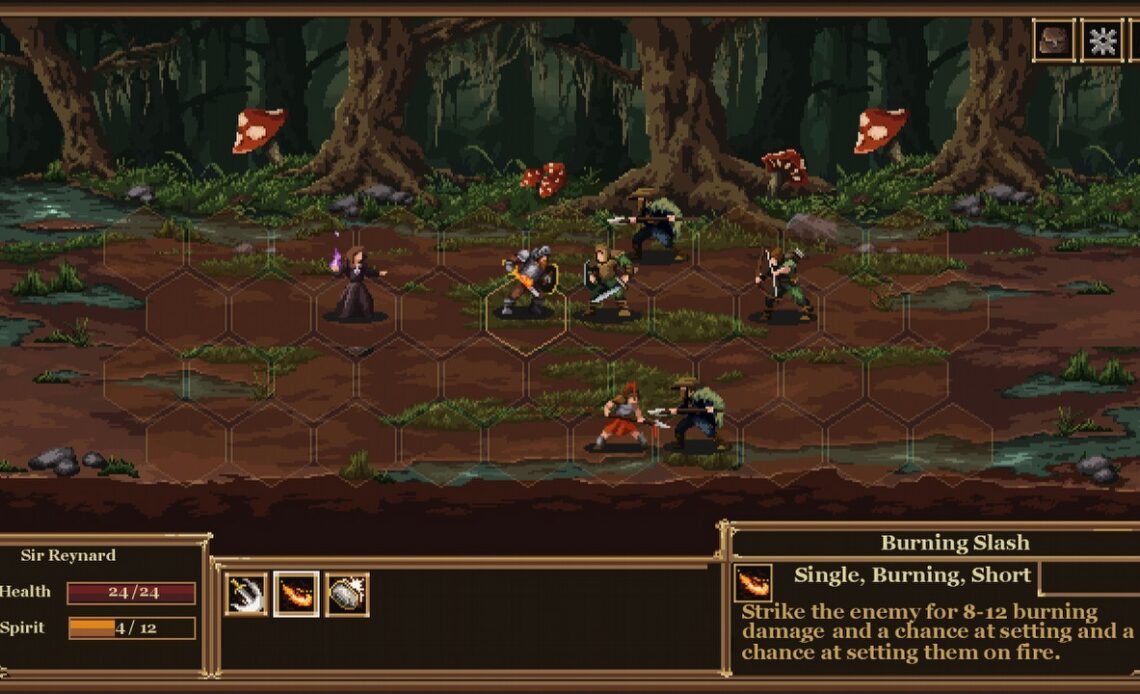
Task: Select the sword slash attack ability
Action: click(x=246, y=594)
